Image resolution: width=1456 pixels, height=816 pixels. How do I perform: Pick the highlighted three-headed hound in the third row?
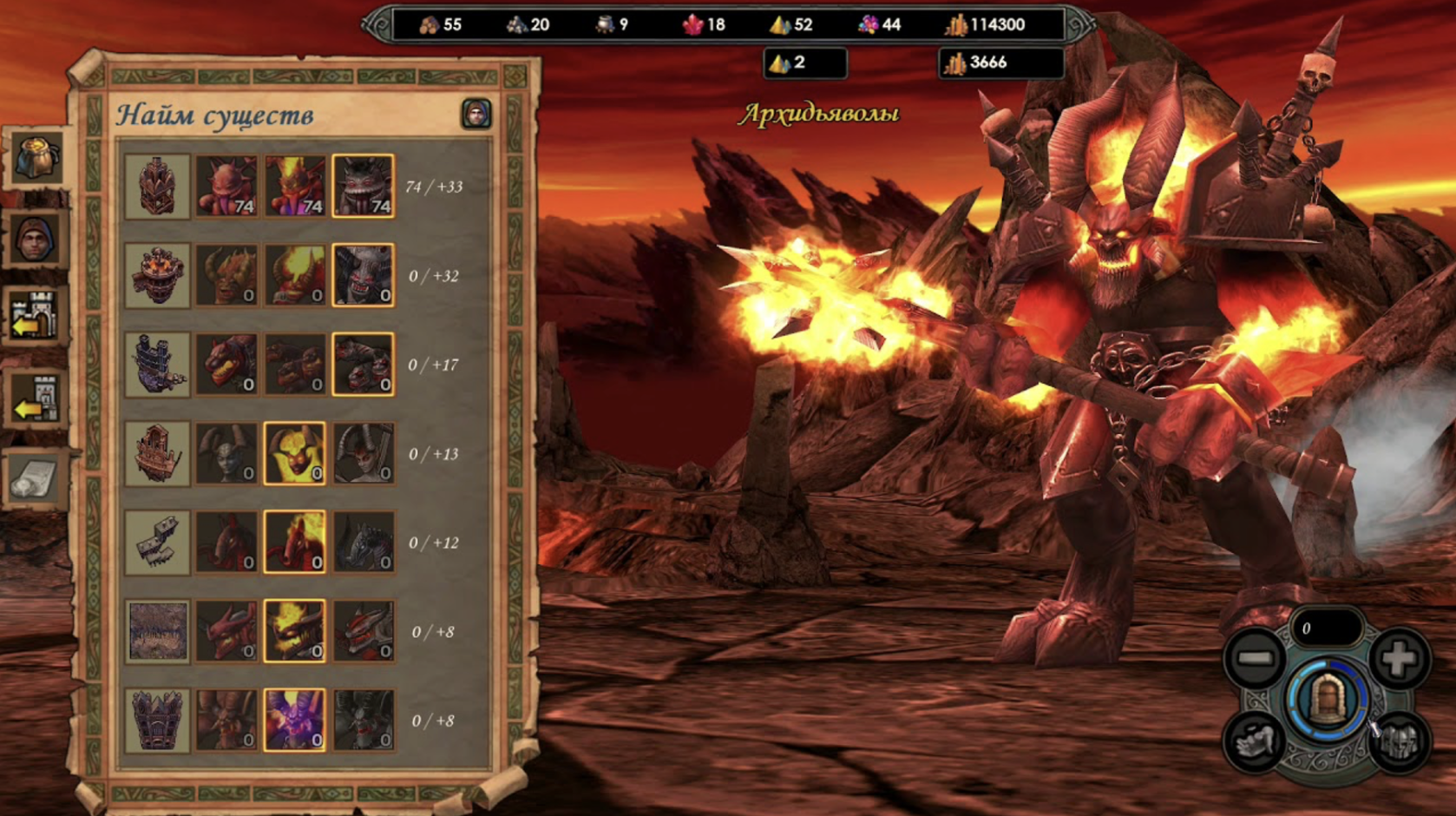coord(364,365)
